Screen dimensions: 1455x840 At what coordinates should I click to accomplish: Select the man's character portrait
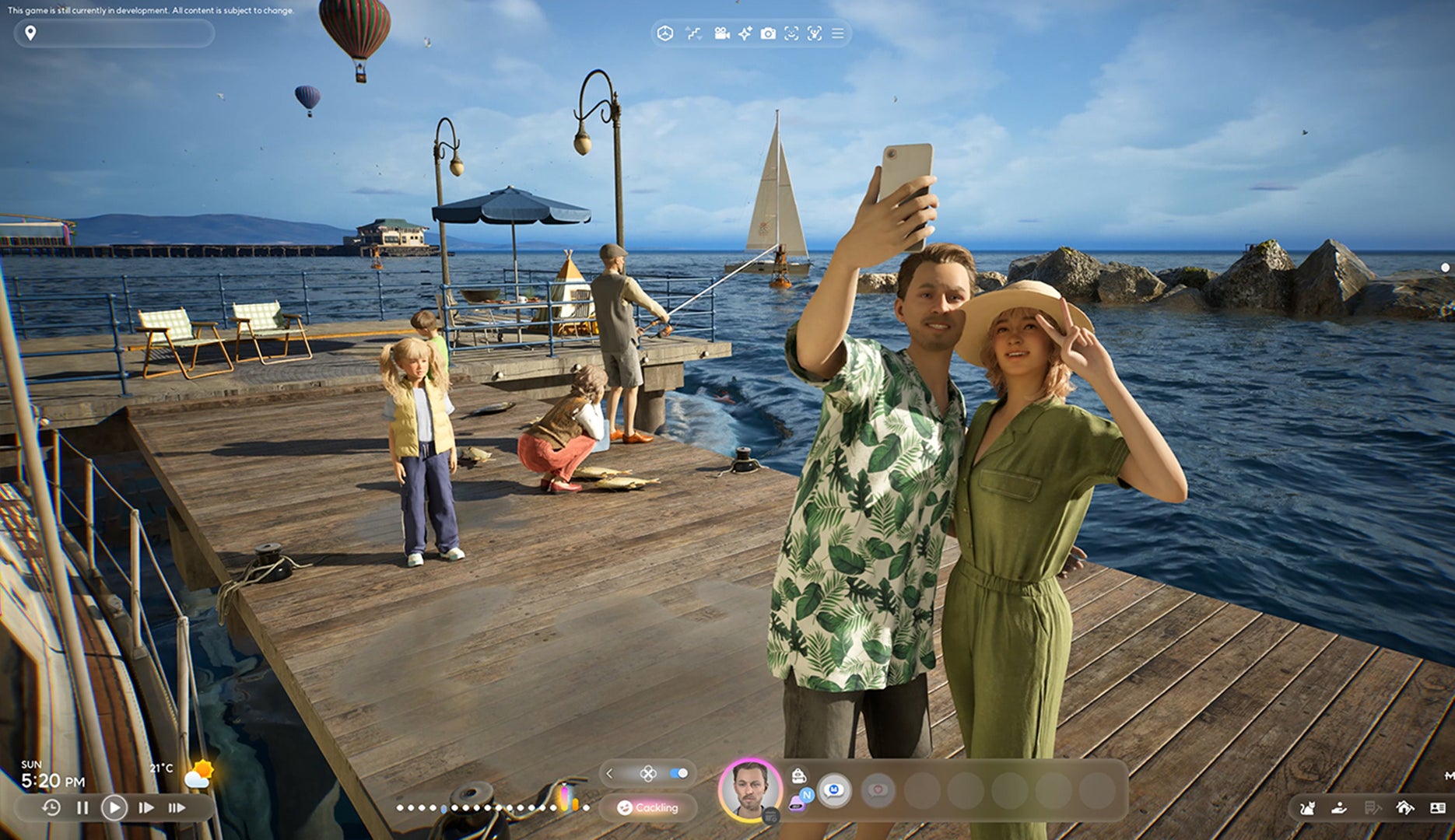click(x=750, y=789)
